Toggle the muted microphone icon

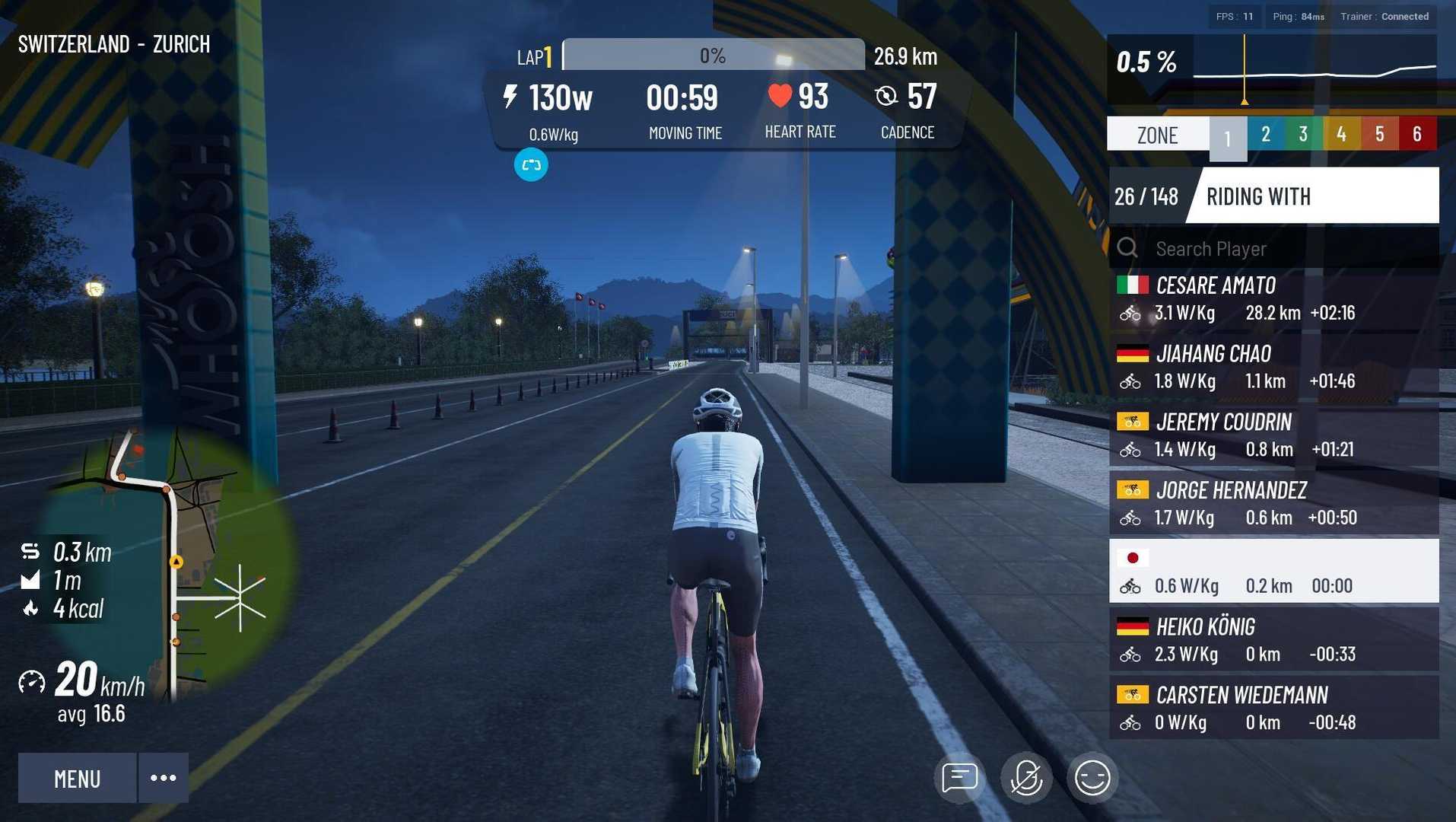click(1025, 778)
